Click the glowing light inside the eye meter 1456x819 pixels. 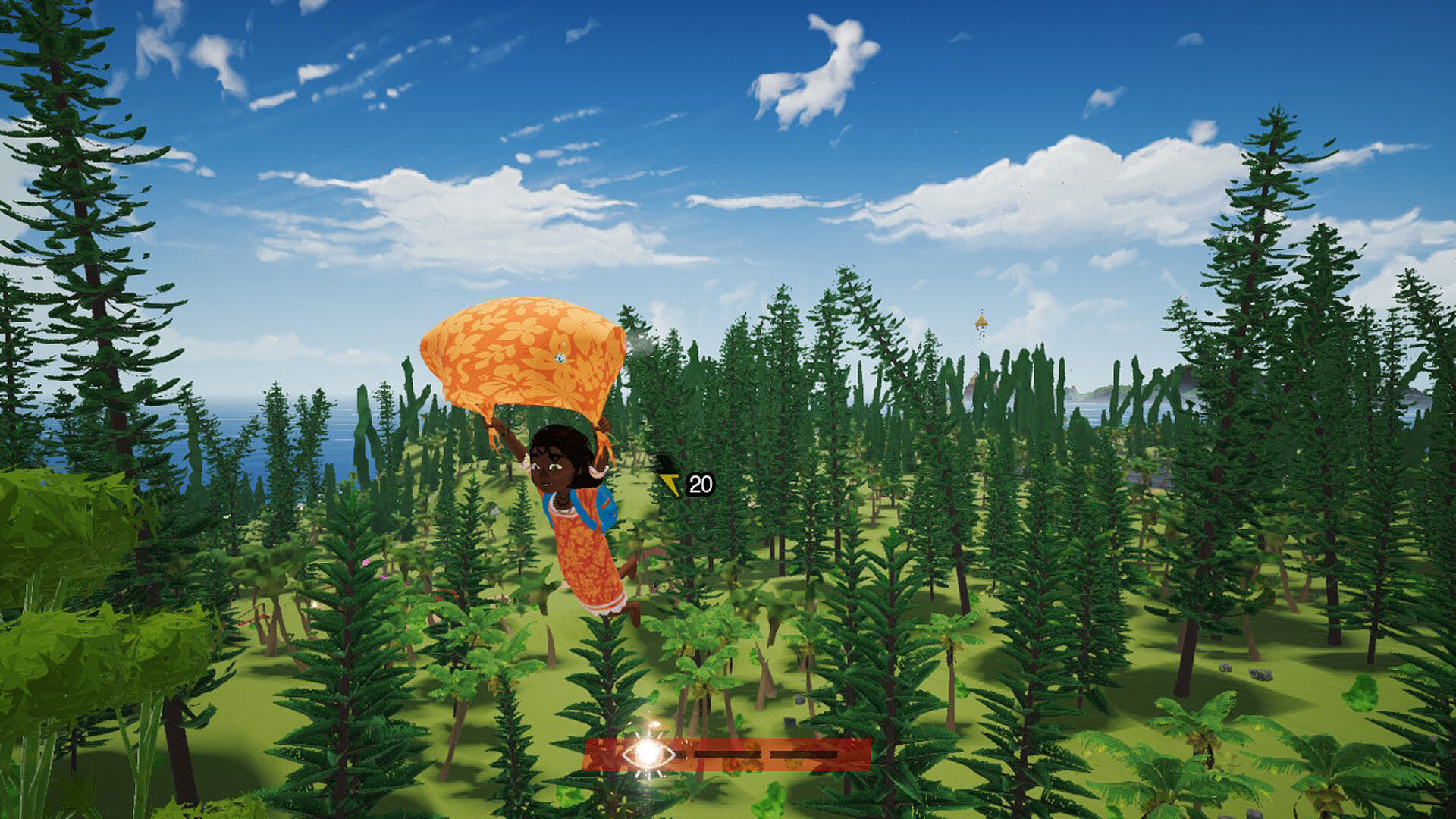pos(647,756)
